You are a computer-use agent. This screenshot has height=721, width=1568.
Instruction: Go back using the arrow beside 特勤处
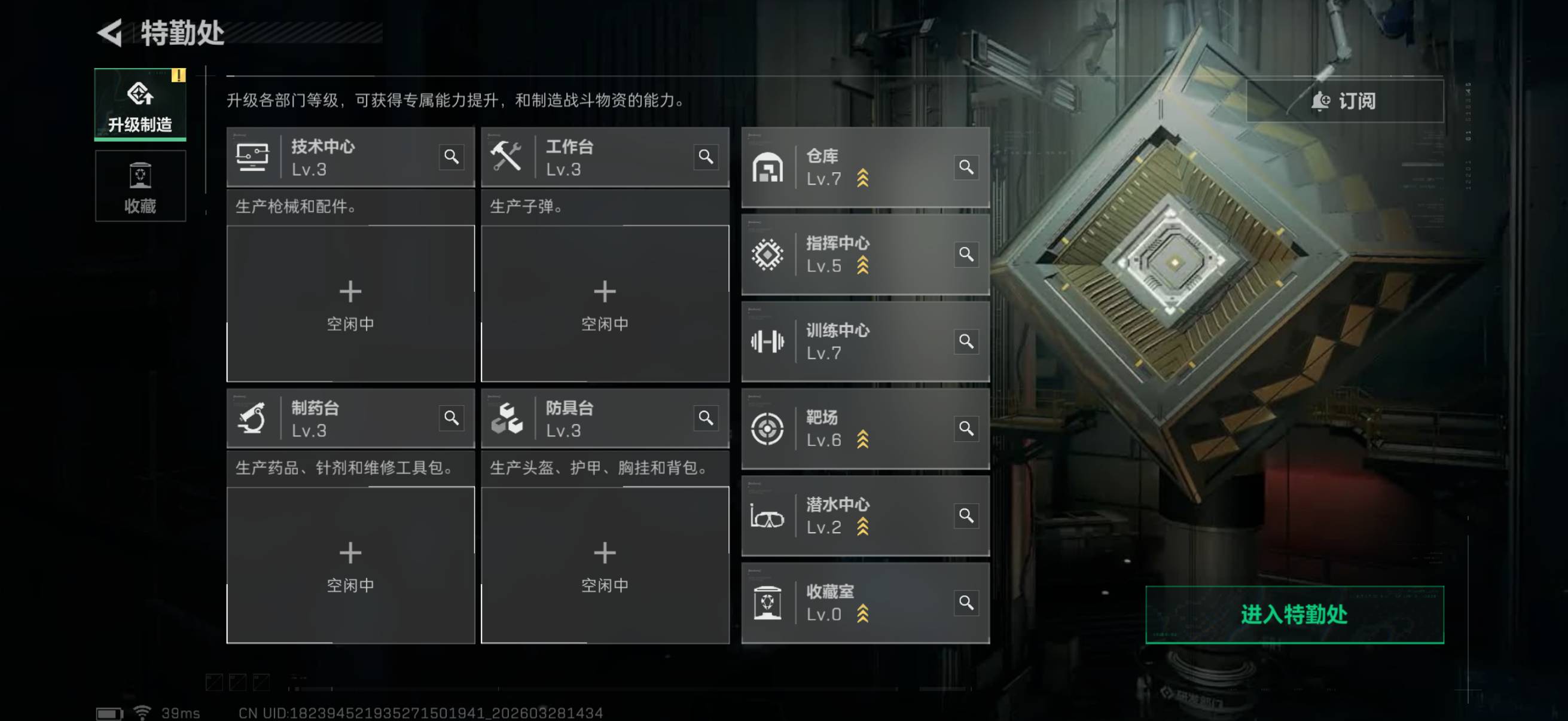click(111, 33)
